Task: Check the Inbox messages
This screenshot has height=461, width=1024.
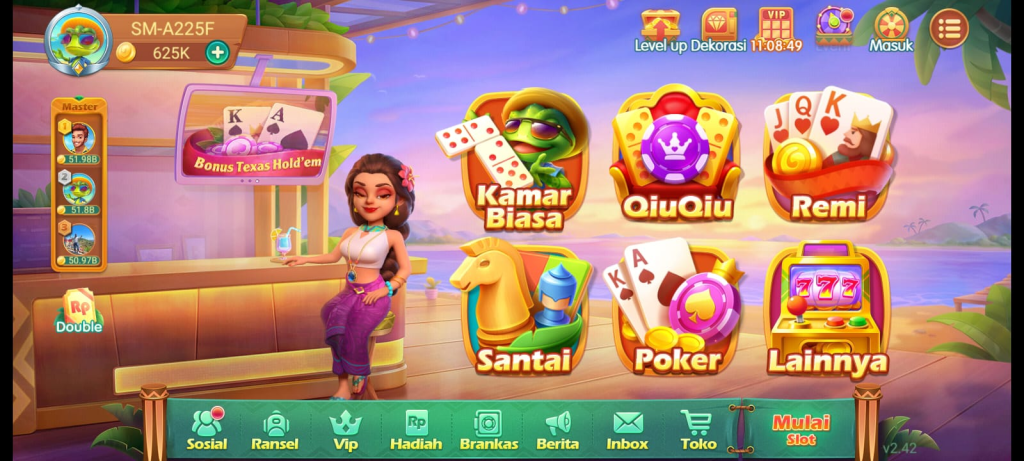Action: tap(627, 429)
